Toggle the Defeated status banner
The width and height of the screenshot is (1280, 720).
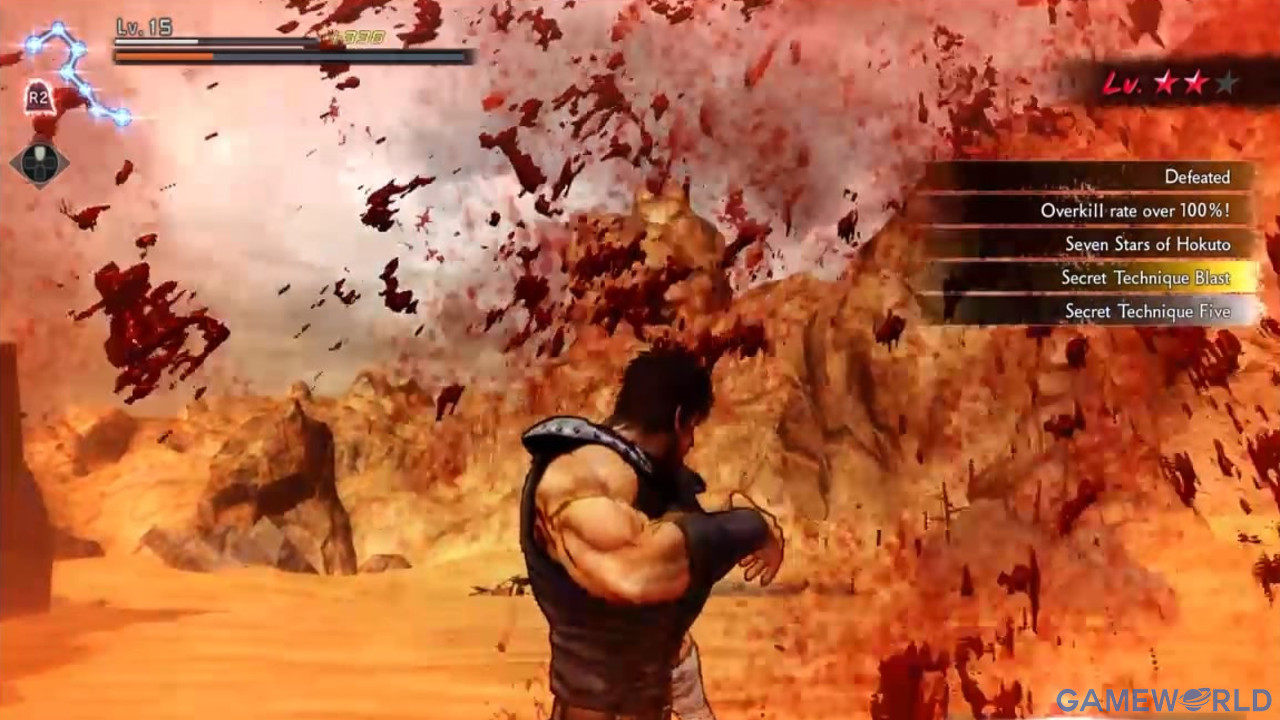pyautogui.click(x=1196, y=176)
